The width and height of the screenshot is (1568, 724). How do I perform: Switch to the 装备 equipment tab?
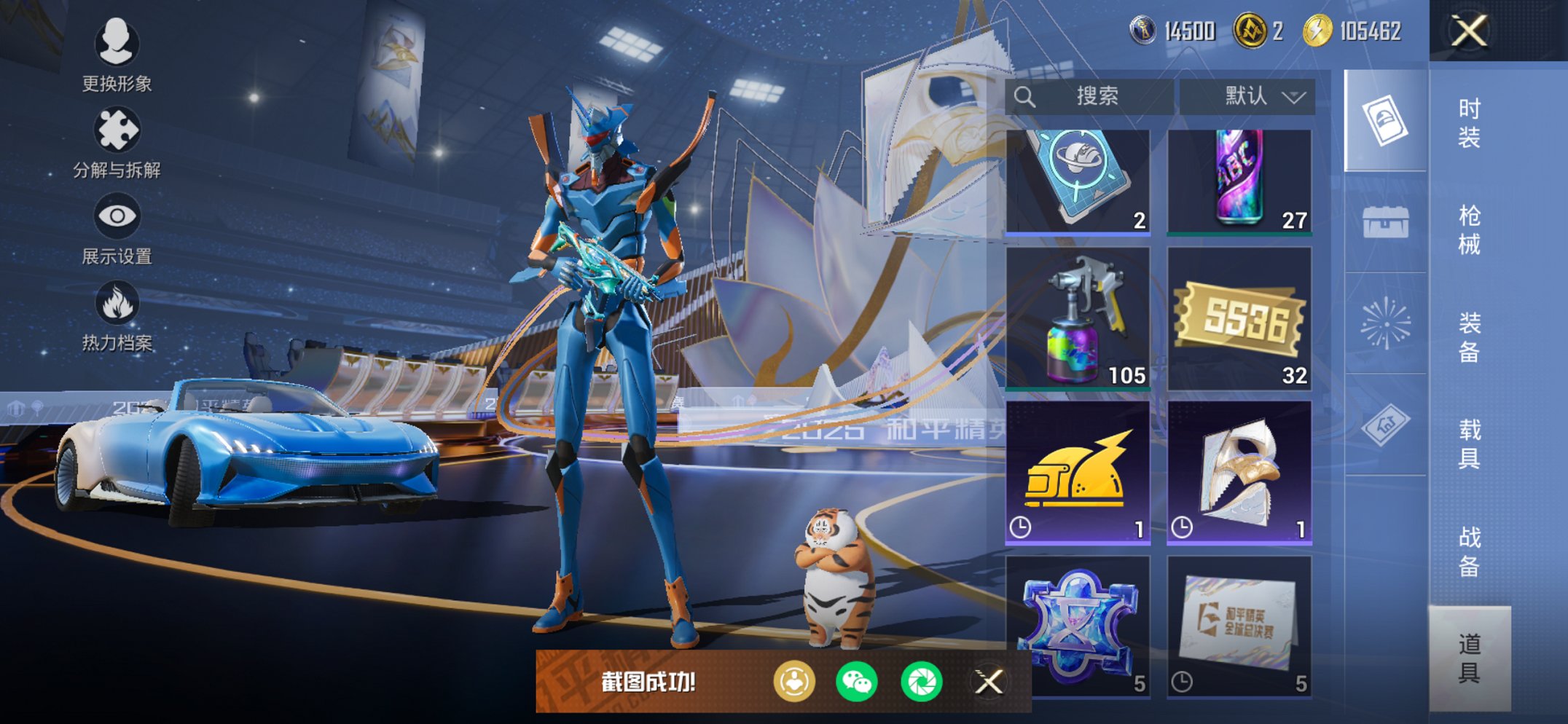[x=1469, y=337]
